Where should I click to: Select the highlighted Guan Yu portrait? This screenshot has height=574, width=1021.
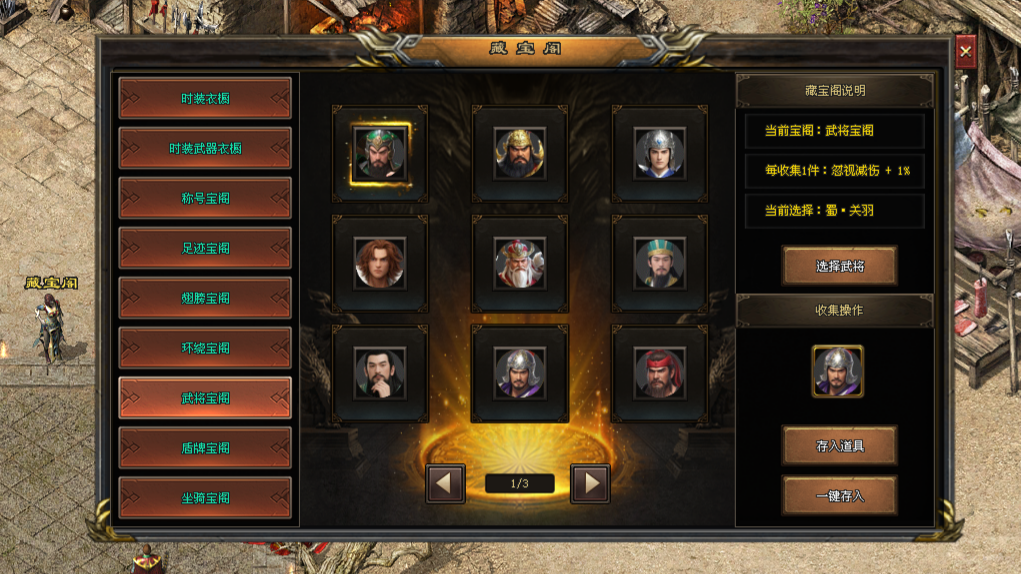[380, 154]
